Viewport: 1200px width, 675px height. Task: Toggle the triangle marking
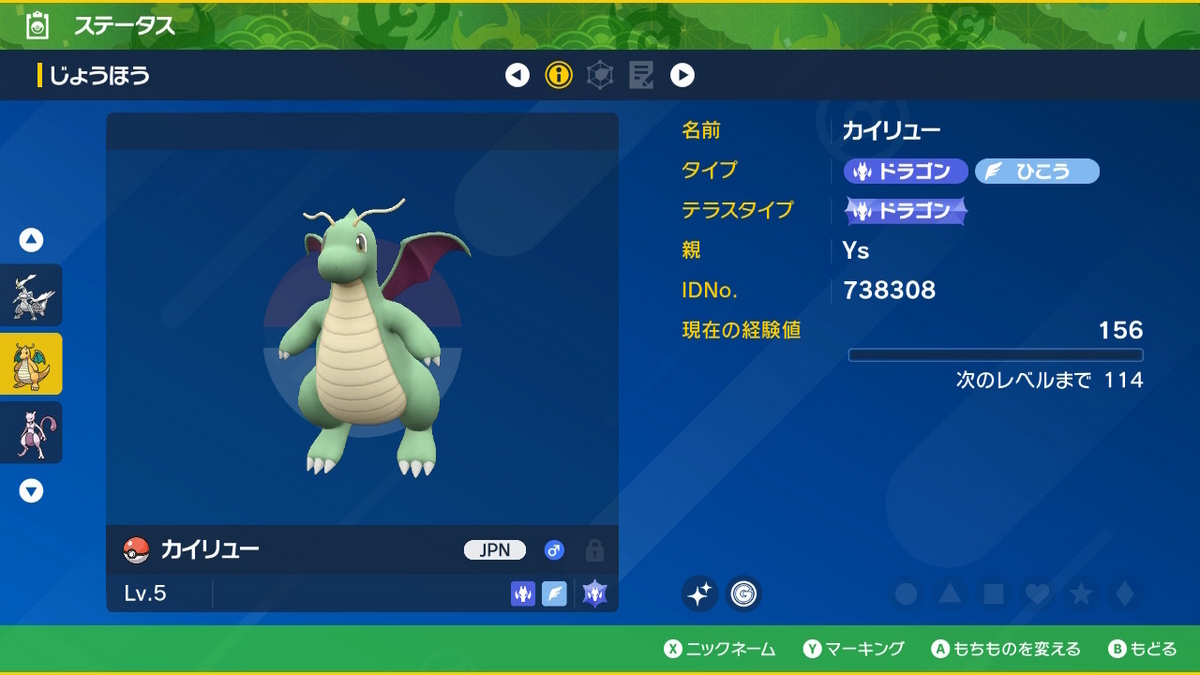click(949, 594)
